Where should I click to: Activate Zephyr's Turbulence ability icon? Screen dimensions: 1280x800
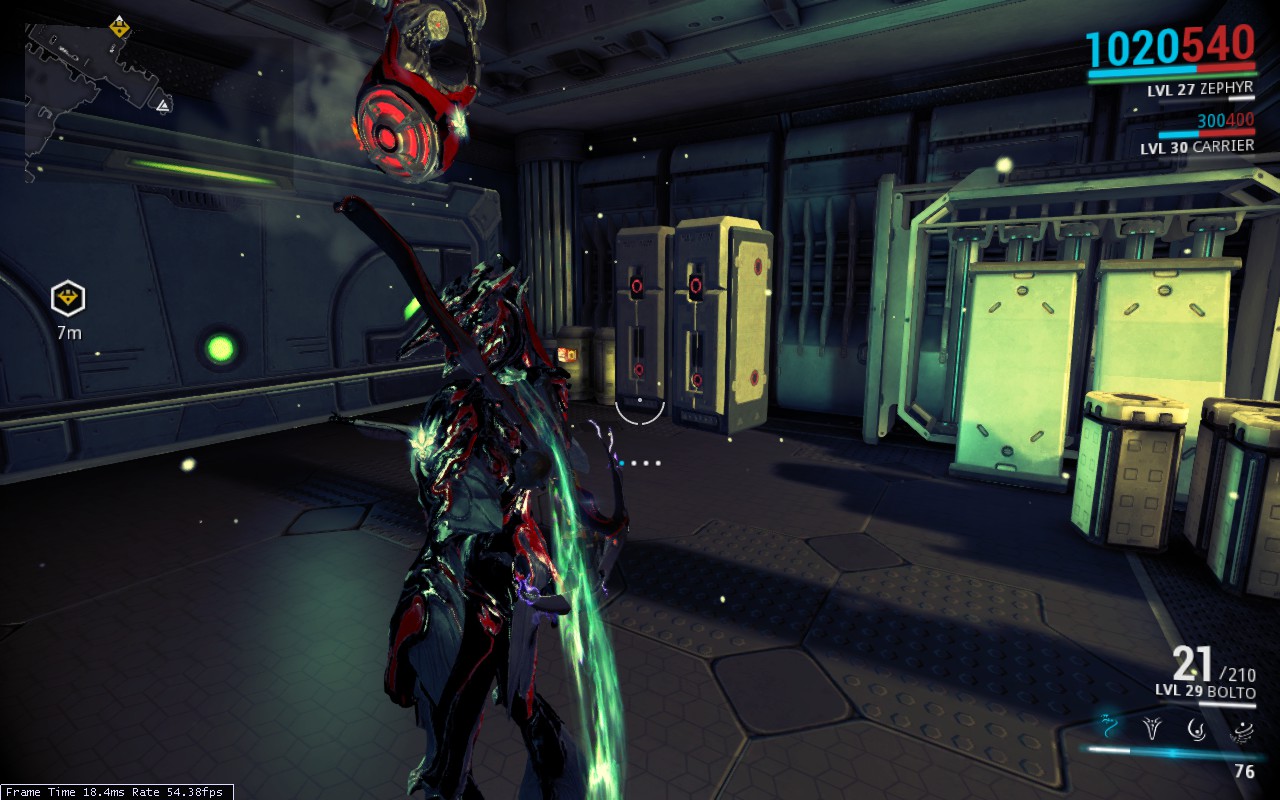[x=1197, y=728]
